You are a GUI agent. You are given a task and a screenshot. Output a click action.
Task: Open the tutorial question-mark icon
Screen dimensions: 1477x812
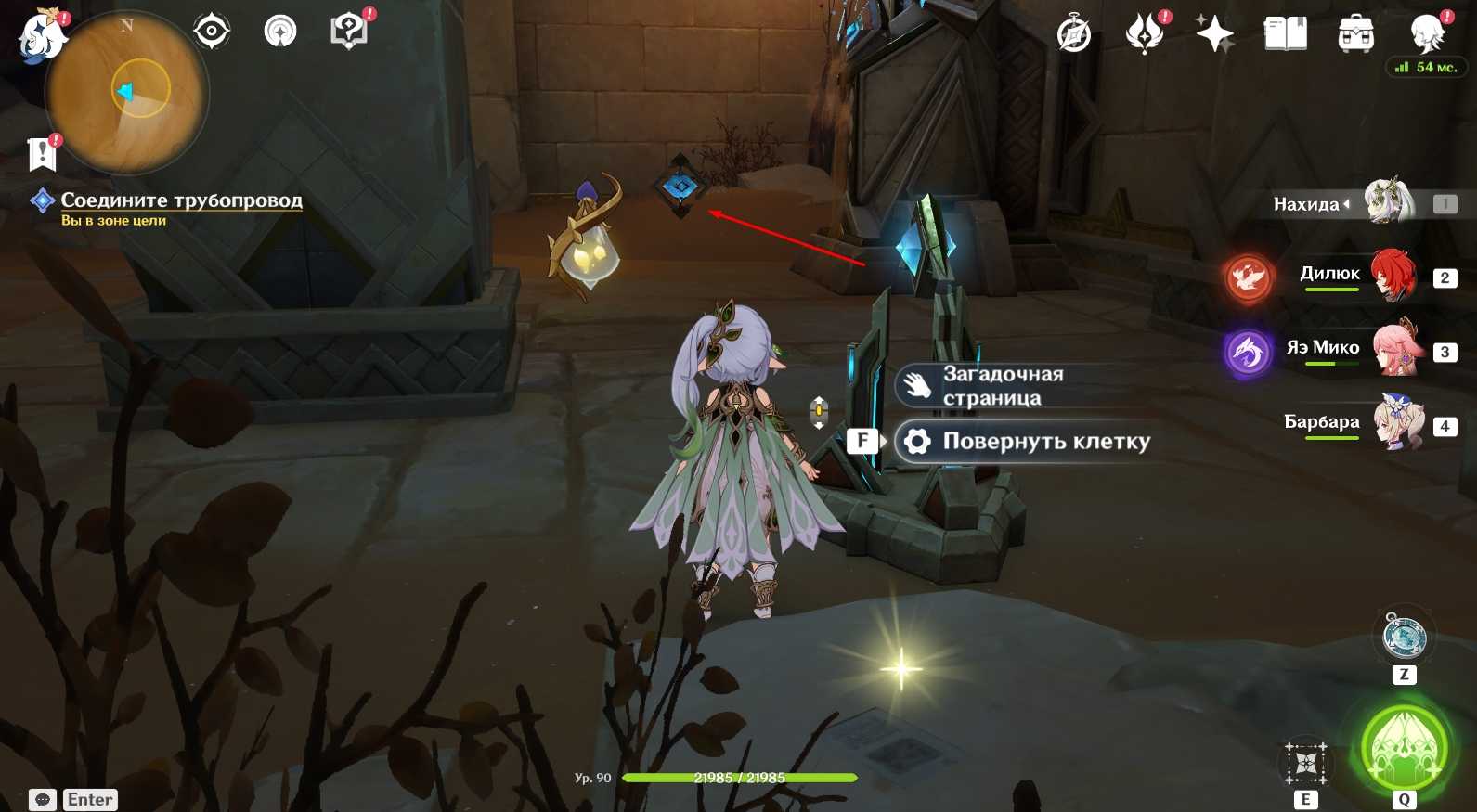349,32
